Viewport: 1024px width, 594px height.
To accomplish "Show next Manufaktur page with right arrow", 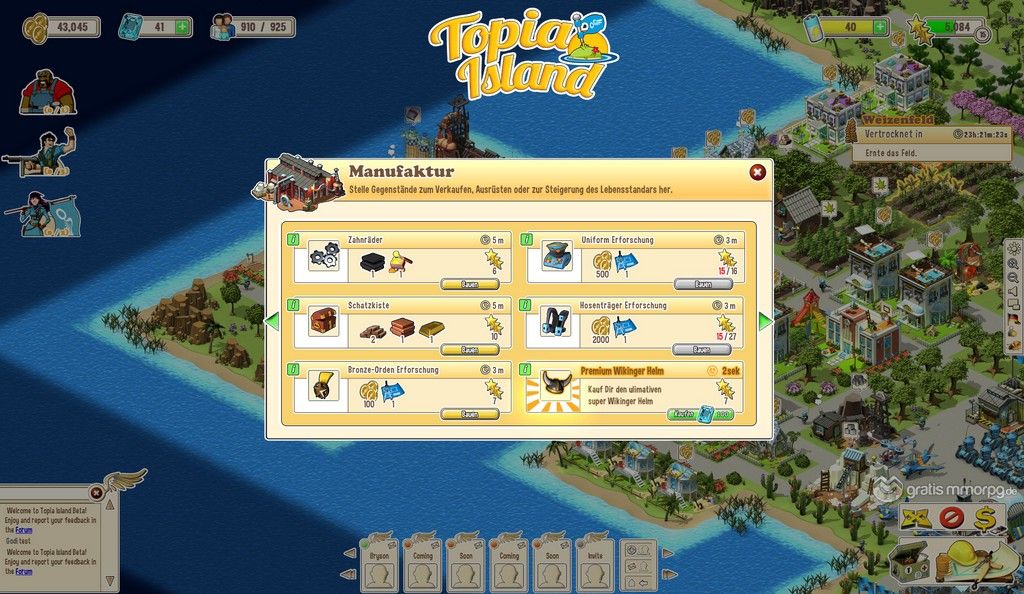I will point(765,322).
